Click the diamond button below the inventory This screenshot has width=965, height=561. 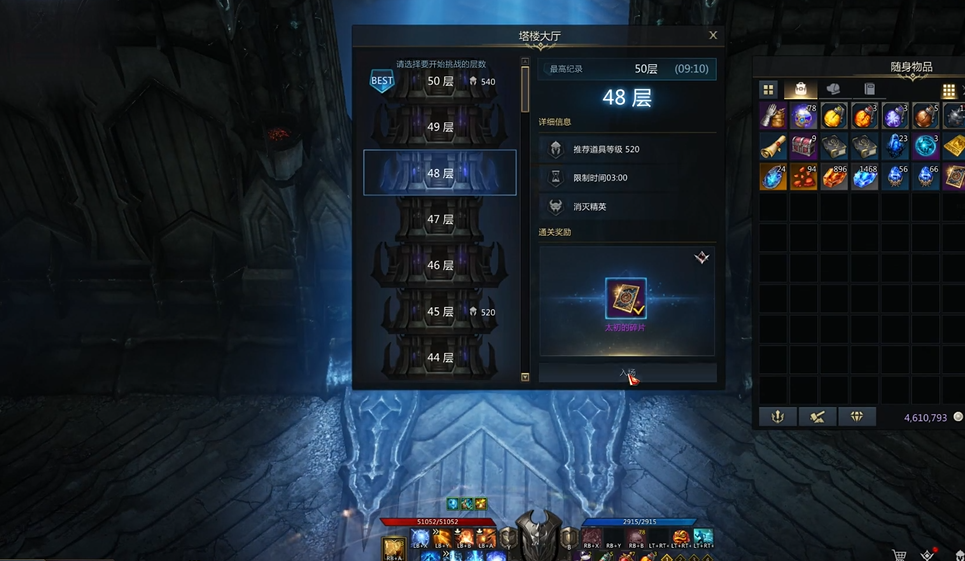pyautogui.click(x=856, y=417)
